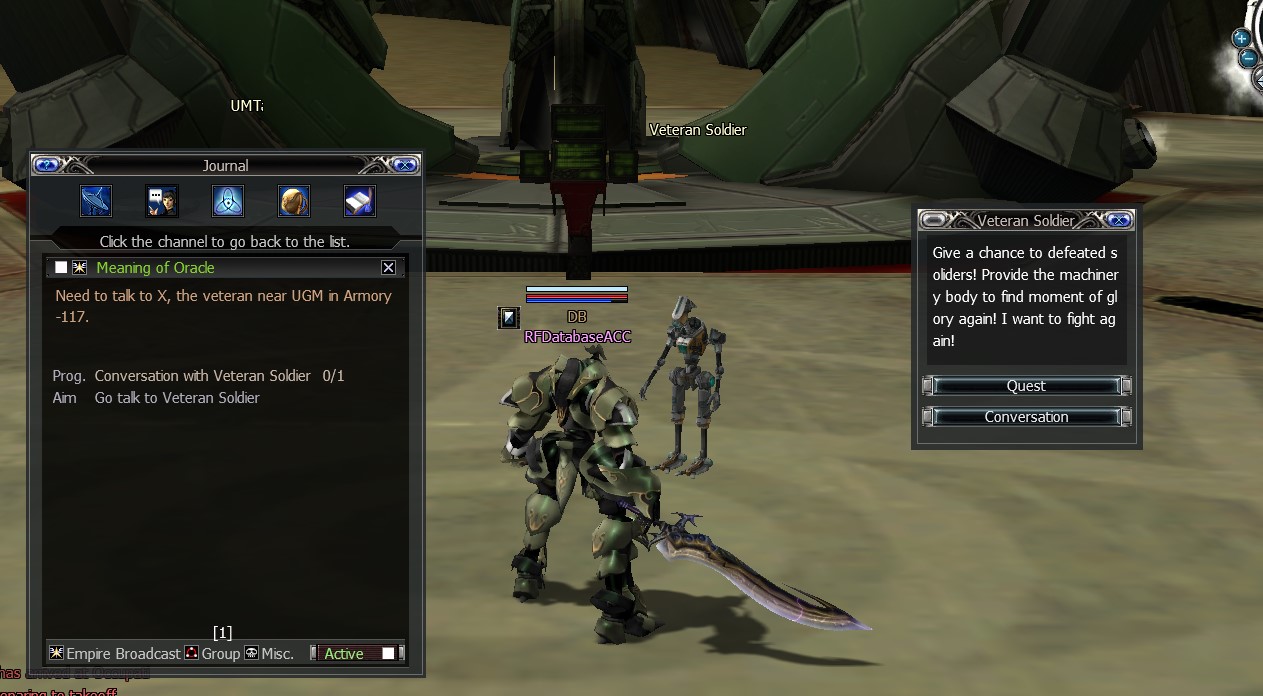Screen dimensions: 1263x696
Task: Close the Journal window
Action: pyautogui.click(x=404, y=165)
